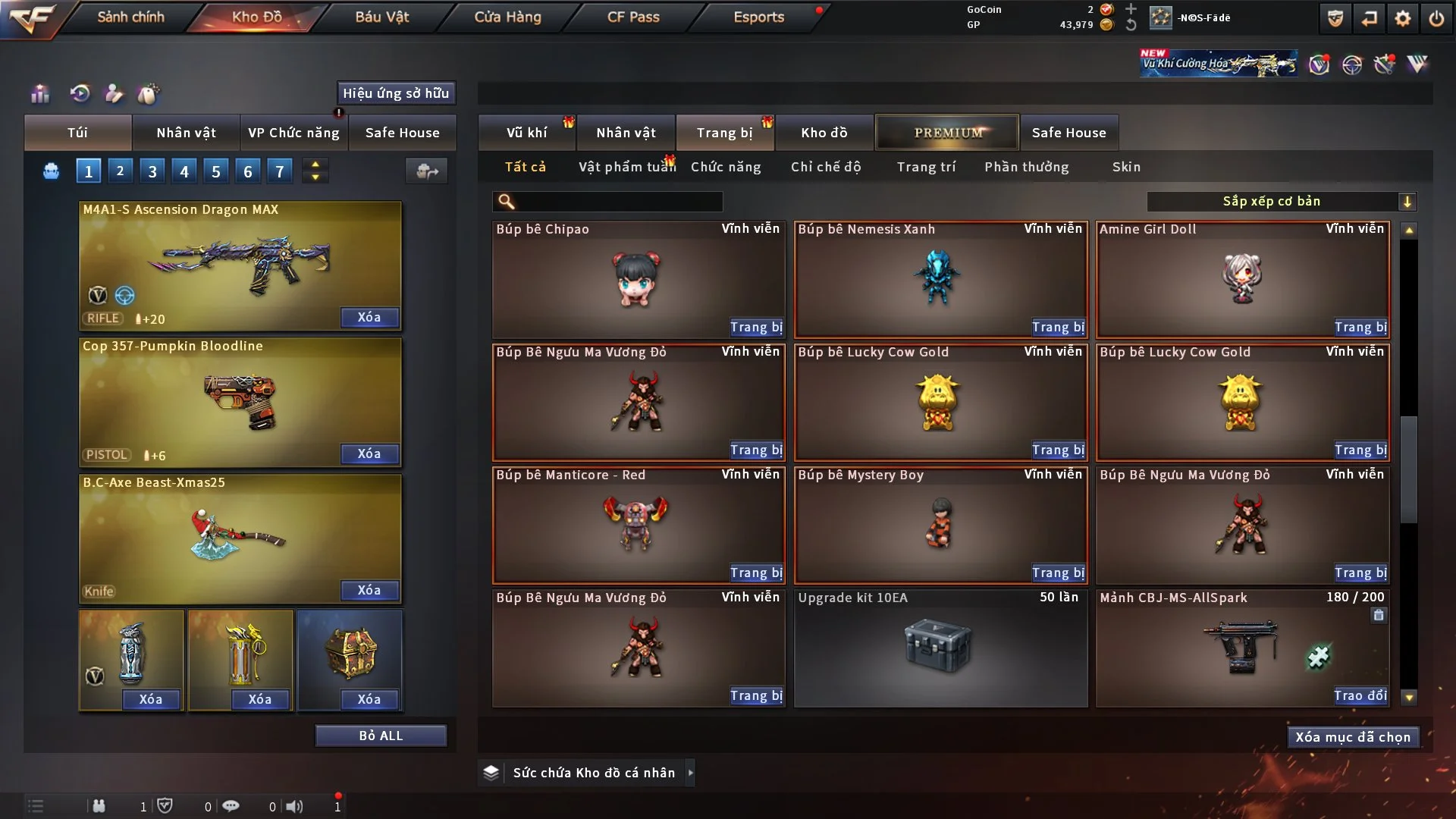Click Xóa mục đã chọn button

click(1353, 737)
